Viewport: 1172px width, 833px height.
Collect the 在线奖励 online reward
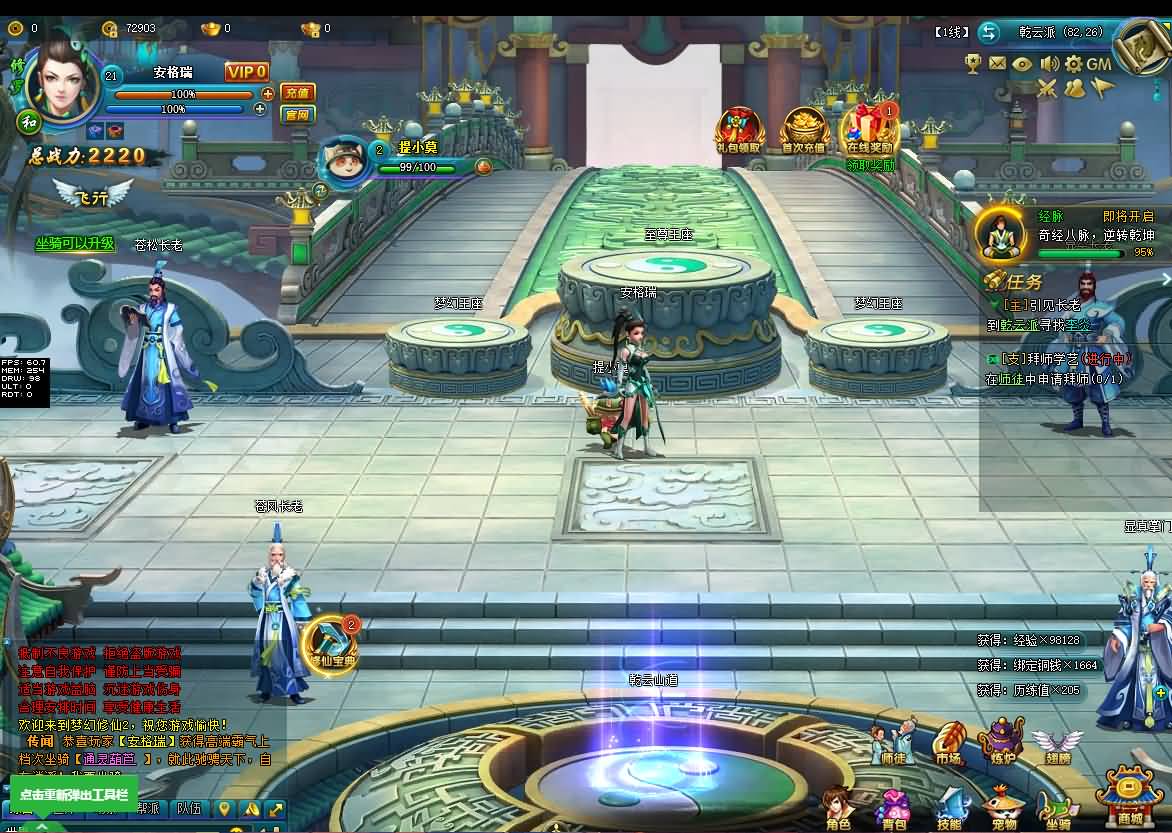pyautogui.click(x=869, y=131)
